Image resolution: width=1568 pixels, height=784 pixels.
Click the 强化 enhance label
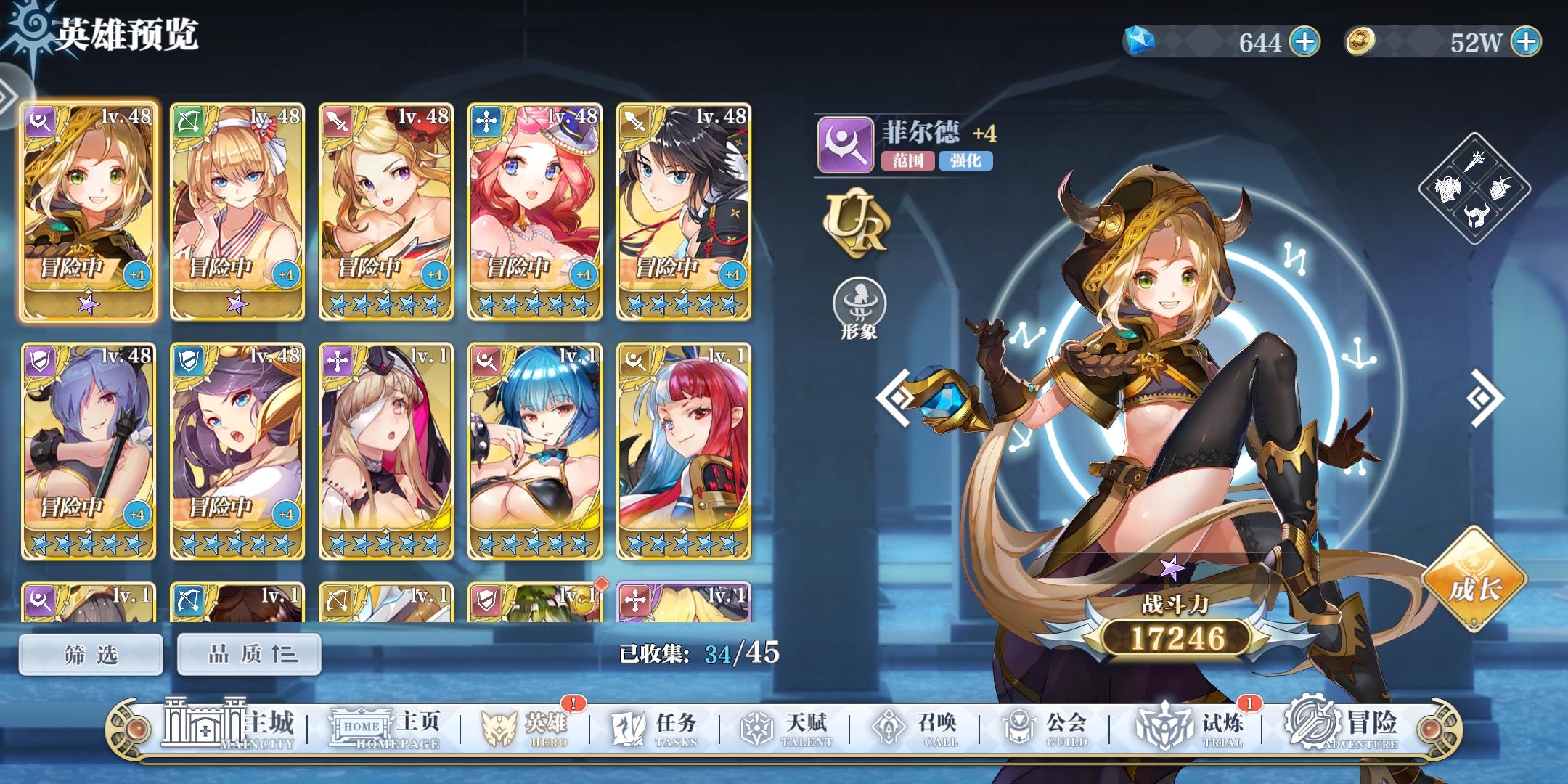click(x=967, y=163)
